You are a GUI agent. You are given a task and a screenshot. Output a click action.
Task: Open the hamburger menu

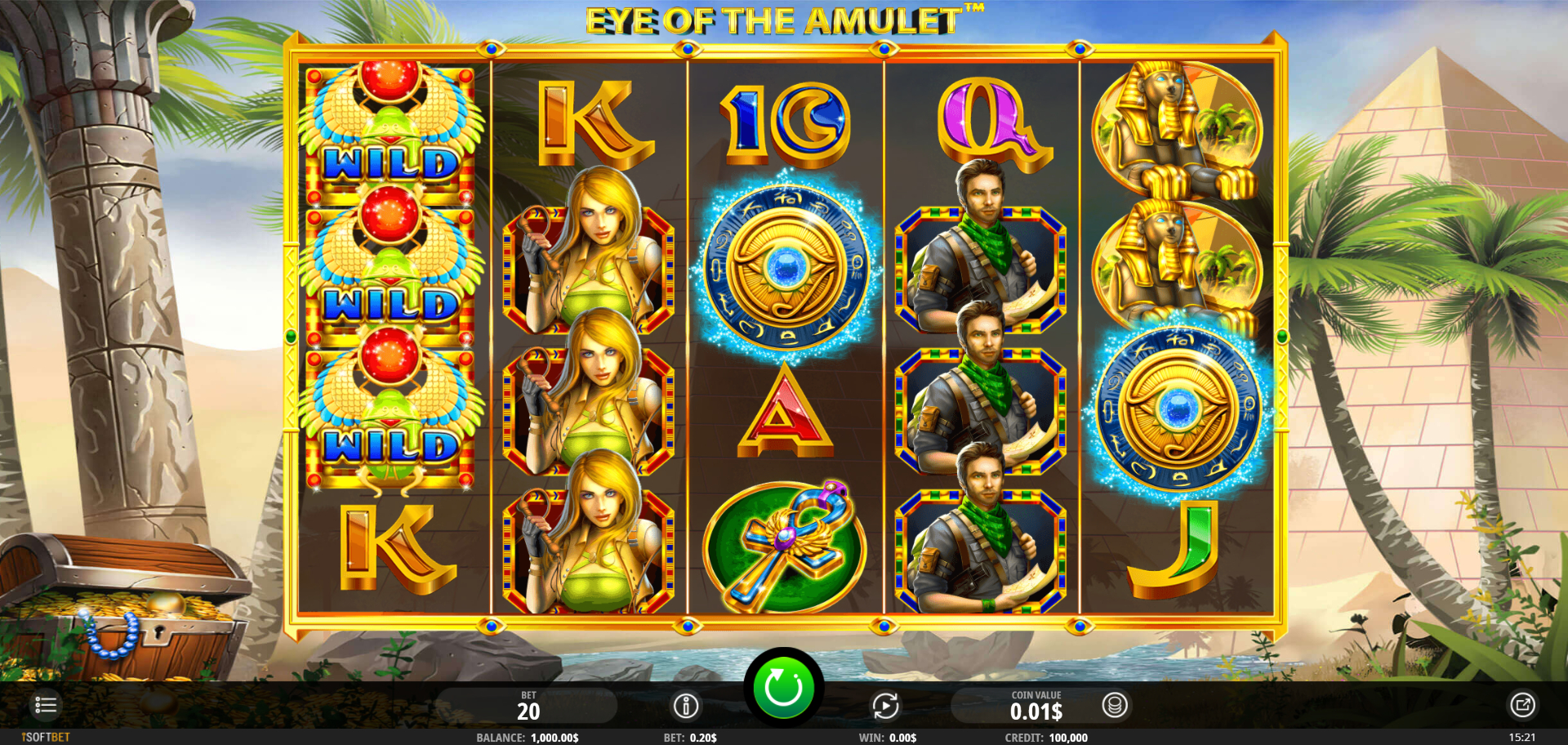46,705
